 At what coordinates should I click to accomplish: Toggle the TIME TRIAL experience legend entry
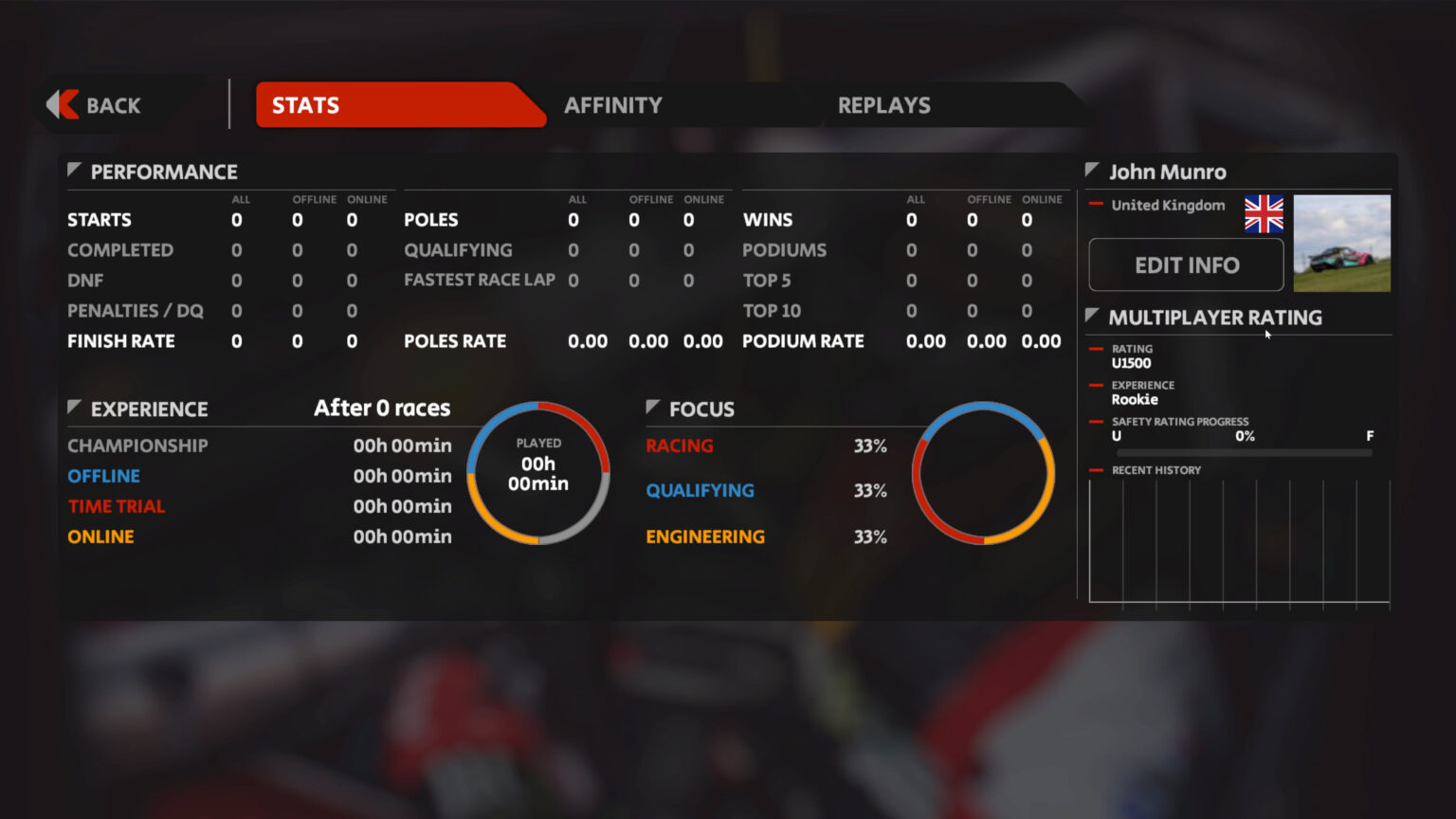click(117, 506)
